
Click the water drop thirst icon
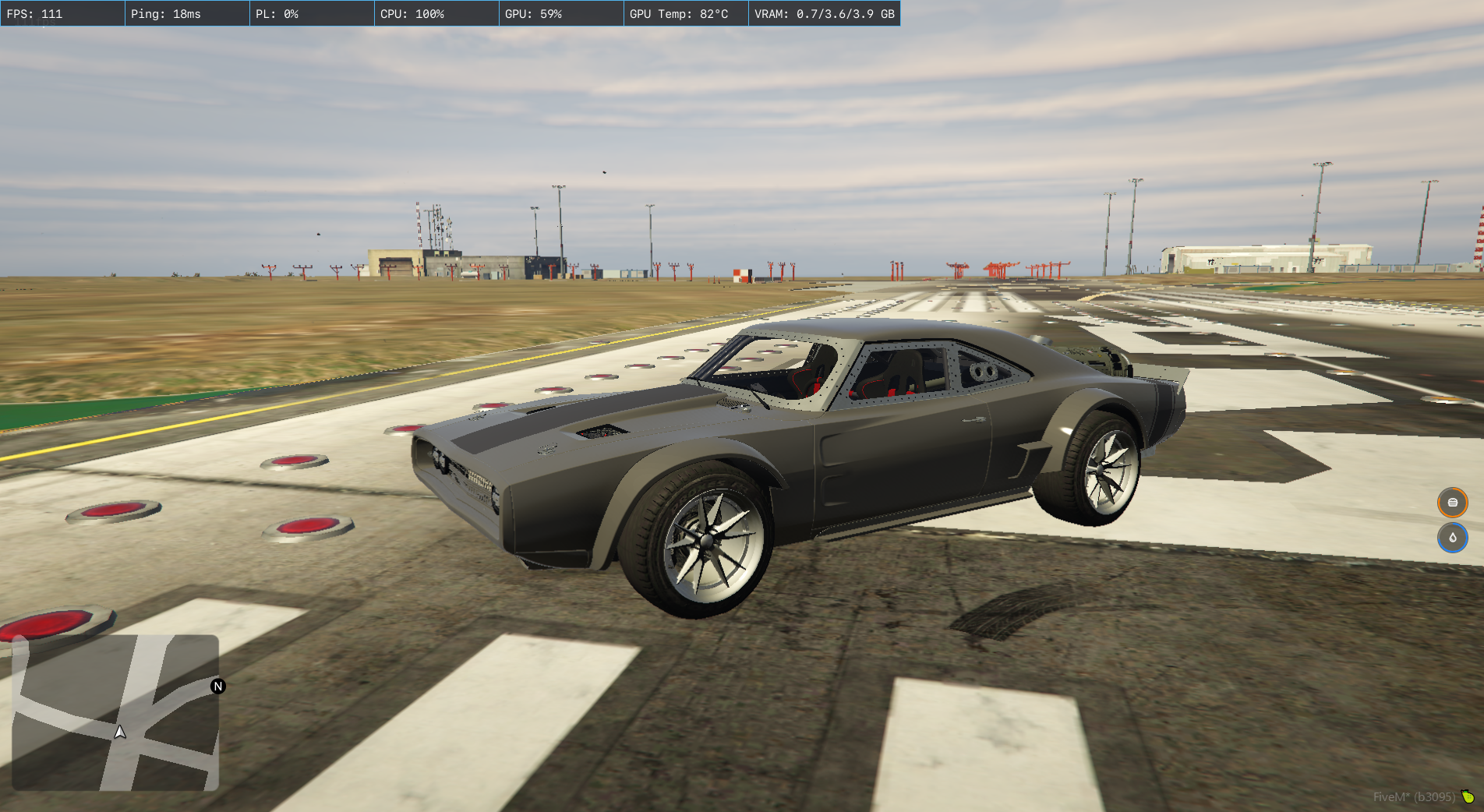[x=1452, y=538]
